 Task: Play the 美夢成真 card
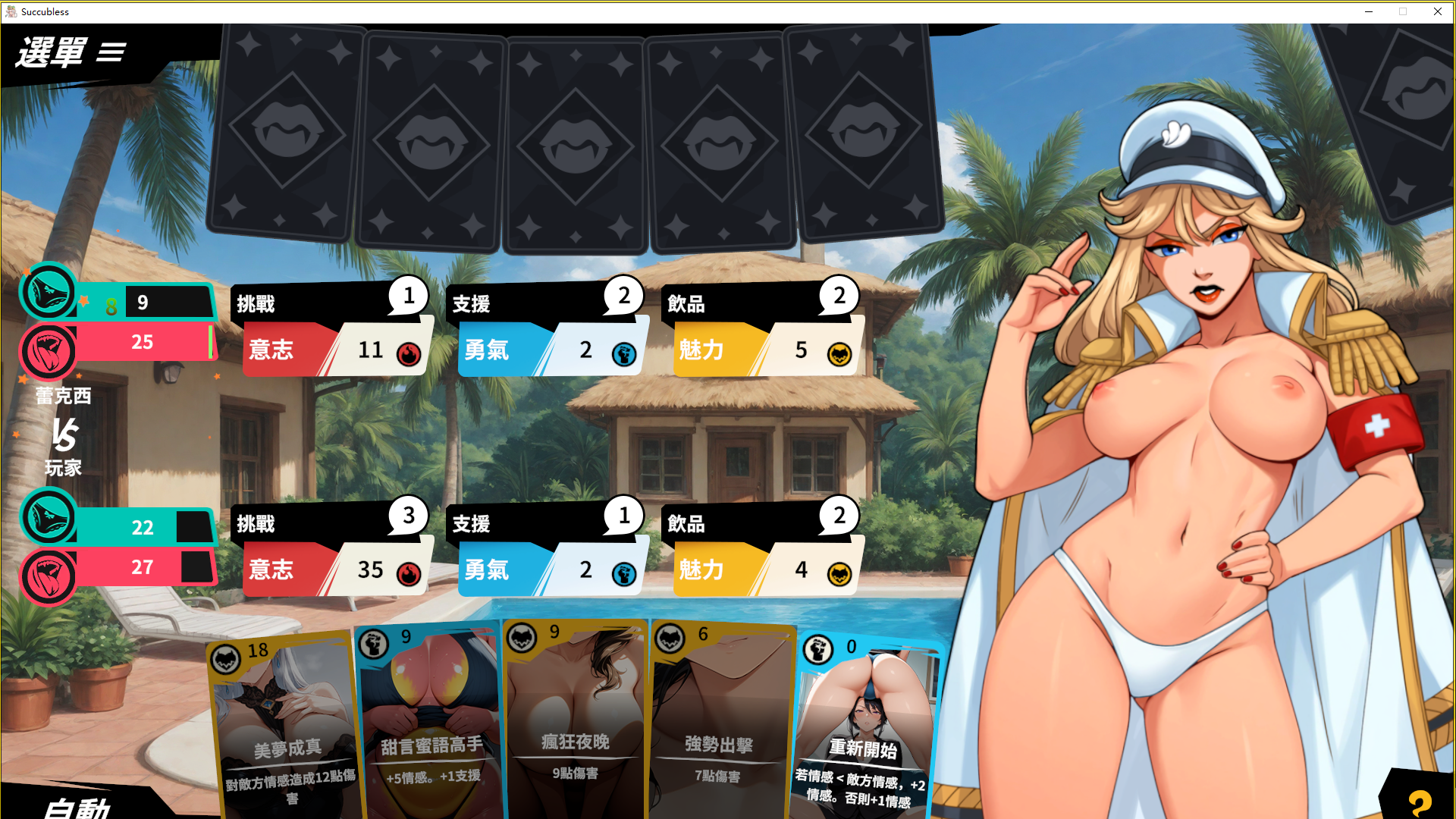[x=286, y=728]
